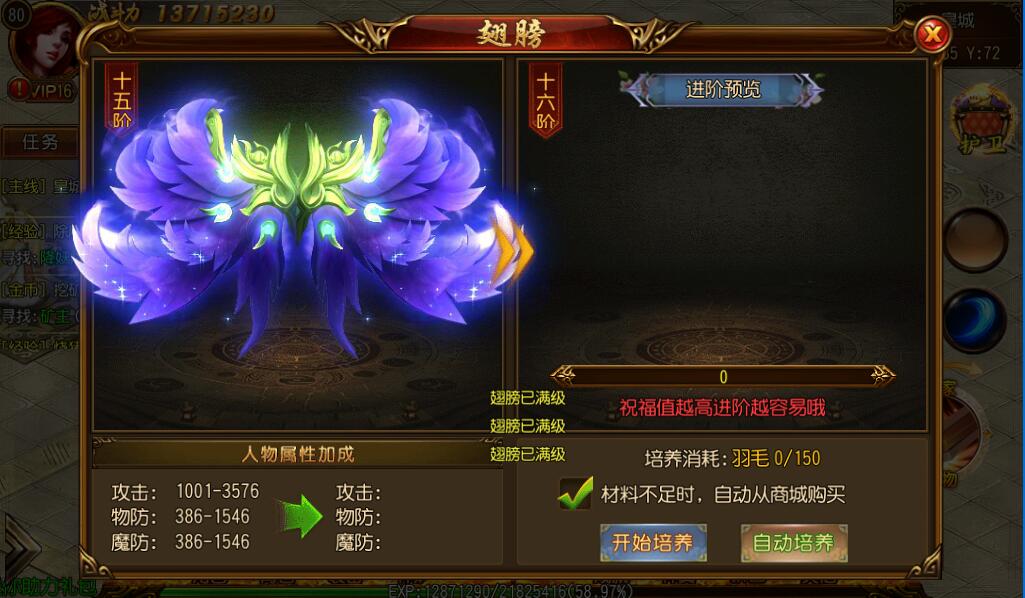The image size is (1025, 598).
Task: Activate the brown round skill button
Action: 975,240
